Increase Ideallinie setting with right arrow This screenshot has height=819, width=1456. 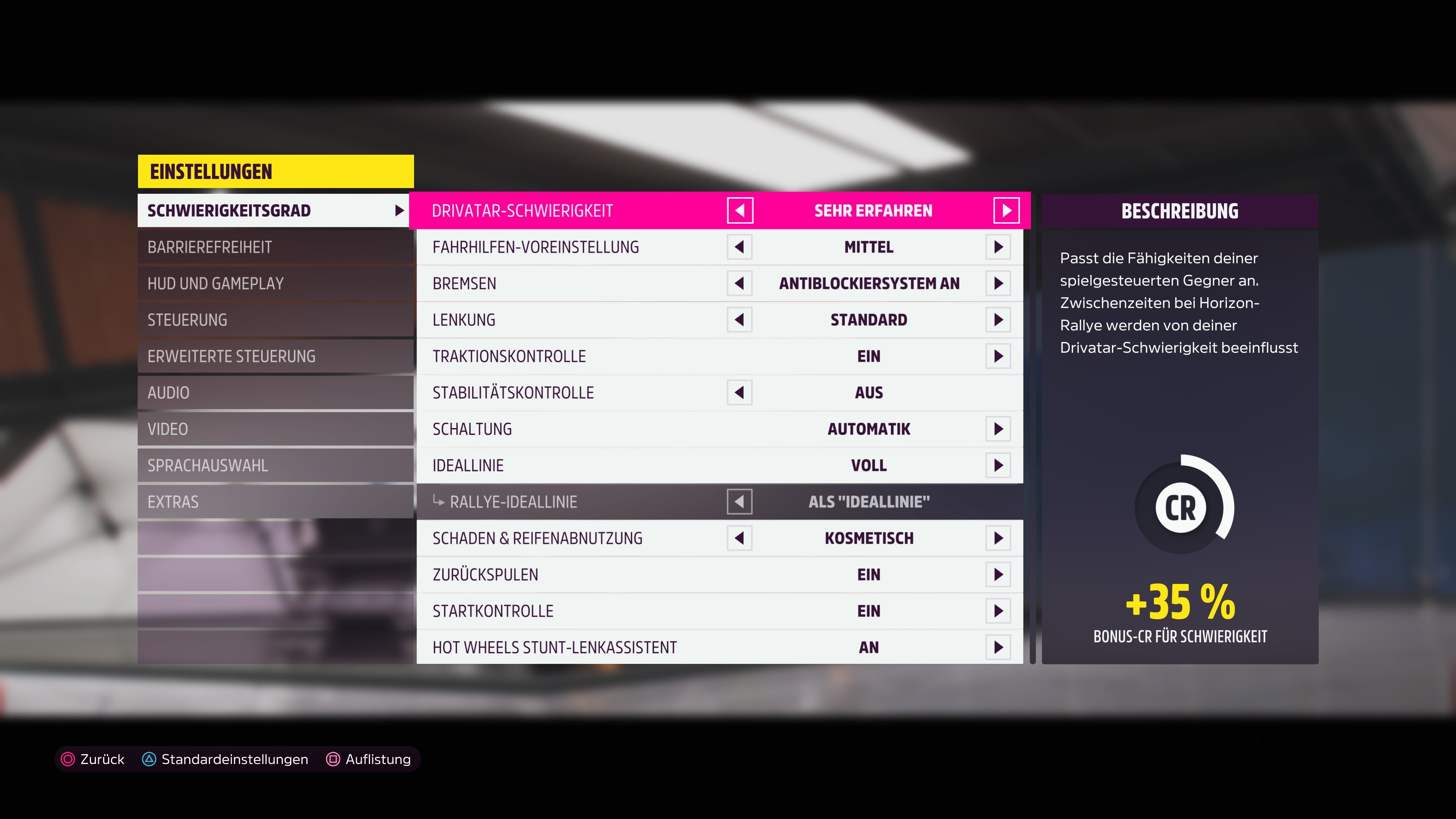click(998, 464)
